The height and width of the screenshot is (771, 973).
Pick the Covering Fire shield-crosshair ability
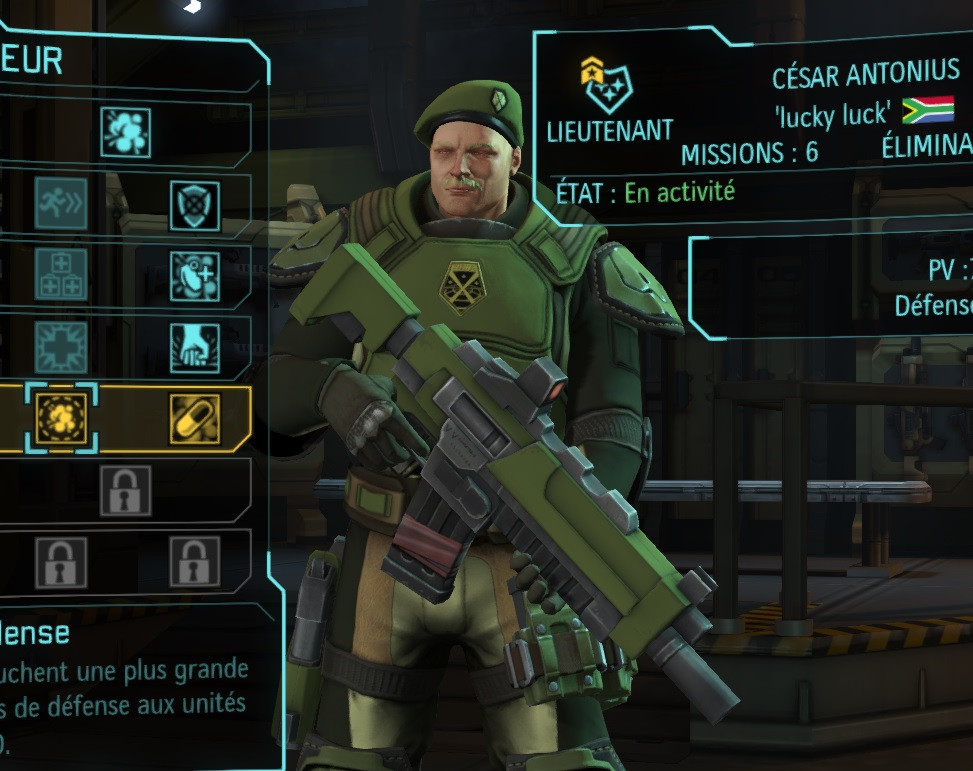[x=194, y=204]
